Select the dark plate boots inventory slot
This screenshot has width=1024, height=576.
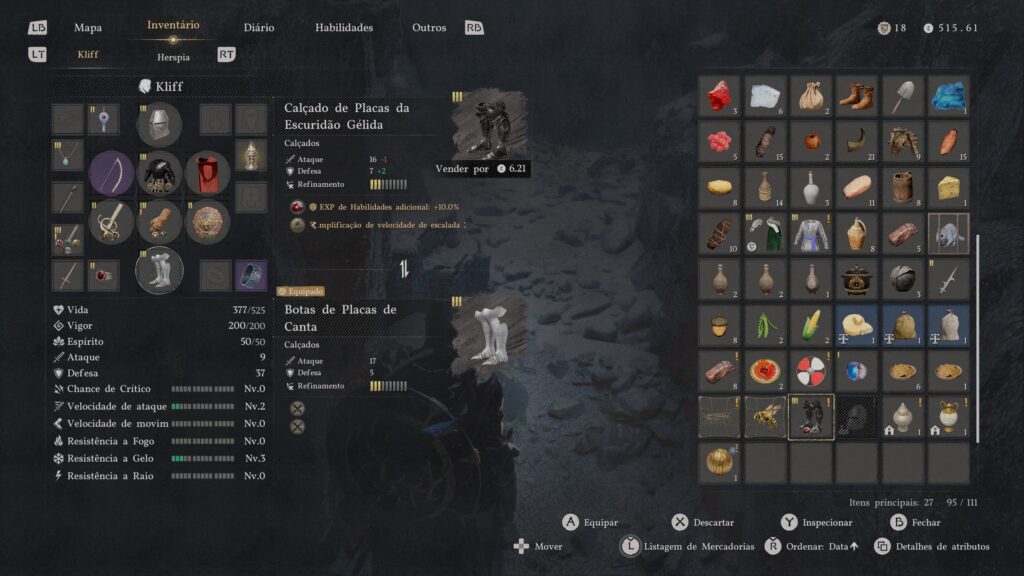pyautogui.click(x=811, y=417)
